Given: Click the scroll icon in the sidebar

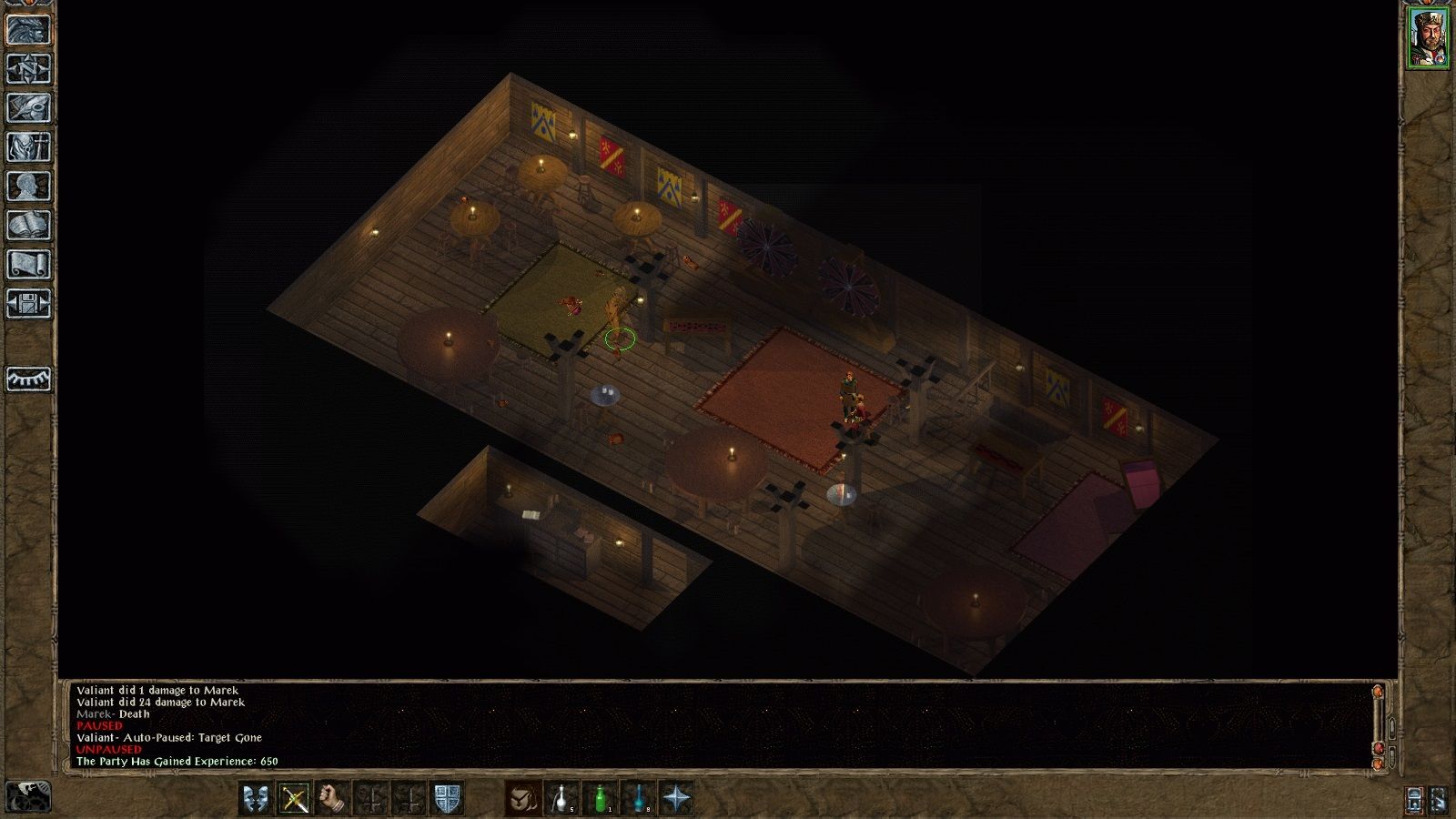Looking at the screenshot, I should (28, 264).
